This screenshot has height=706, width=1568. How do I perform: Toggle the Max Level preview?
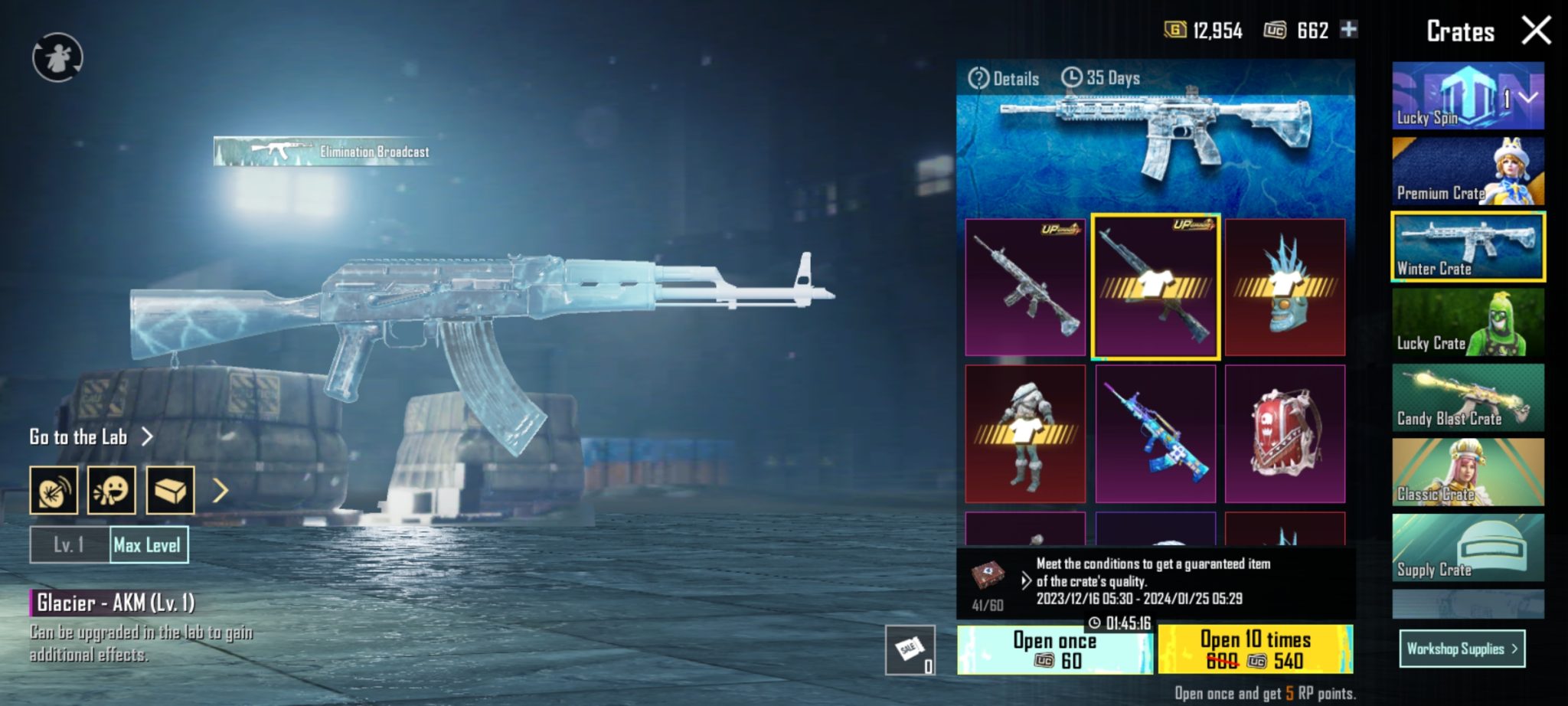[149, 545]
